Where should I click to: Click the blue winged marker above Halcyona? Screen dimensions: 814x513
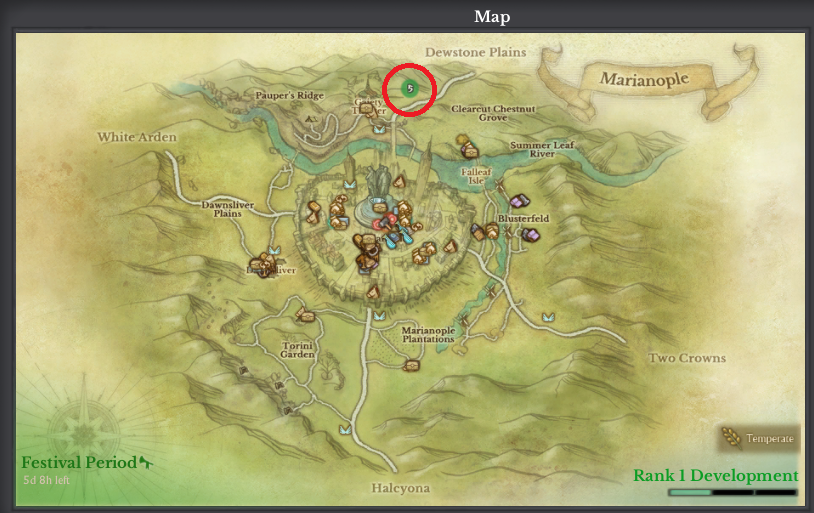coord(345,429)
